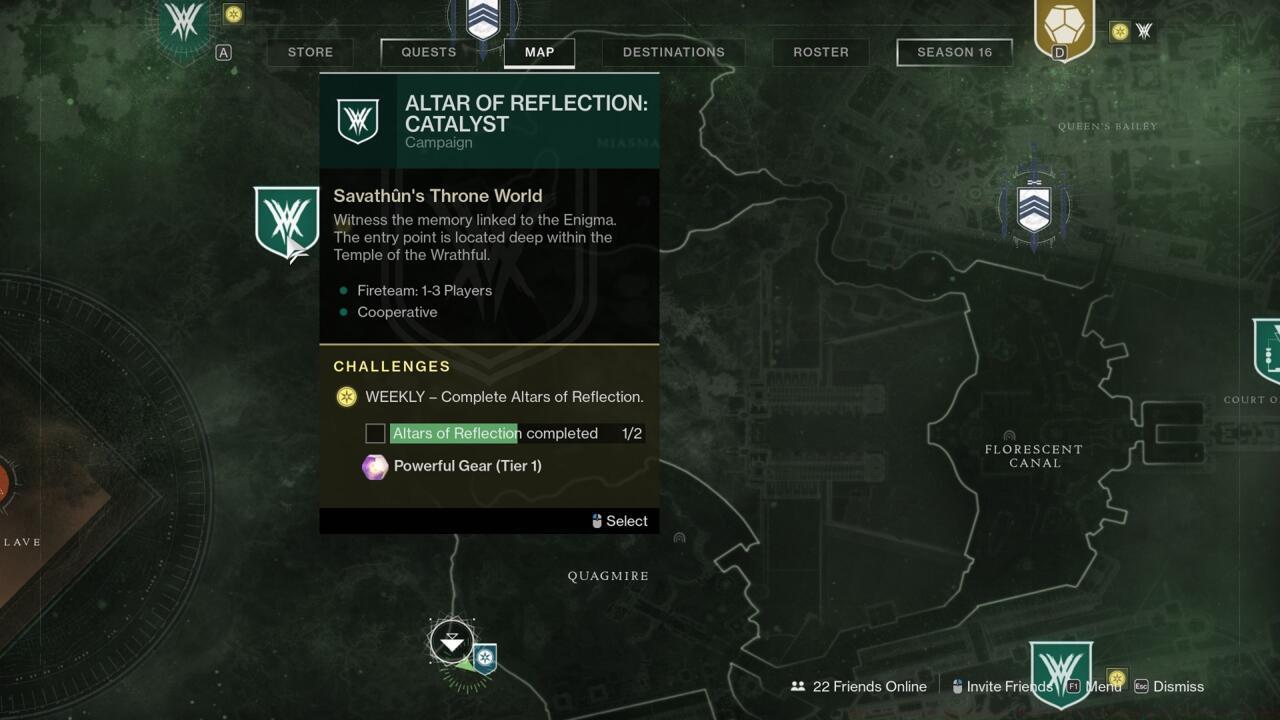Select the Map tab
The width and height of the screenshot is (1280, 720).
pyautogui.click(x=539, y=52)
